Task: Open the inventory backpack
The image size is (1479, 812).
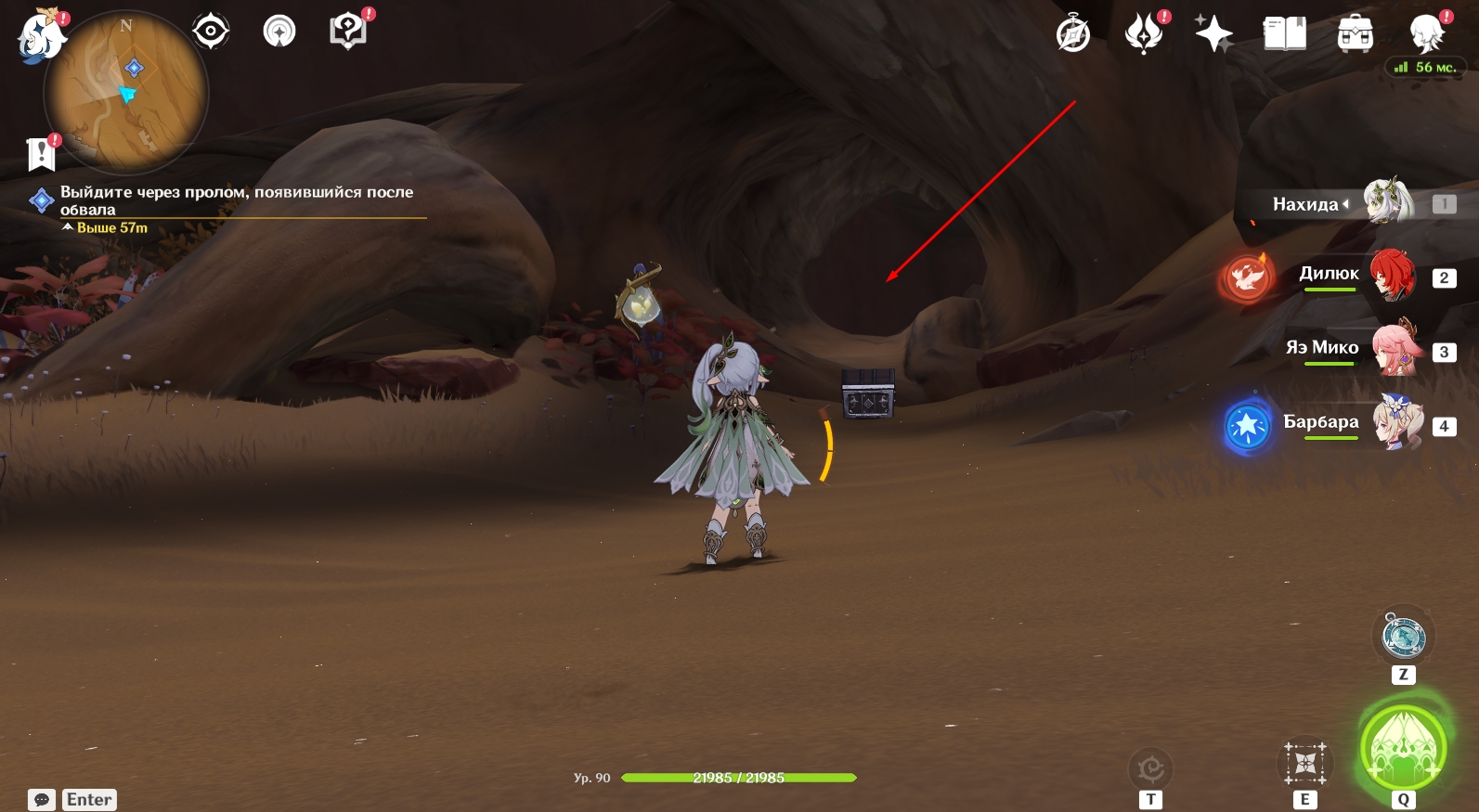Action: pos(1355,35)
